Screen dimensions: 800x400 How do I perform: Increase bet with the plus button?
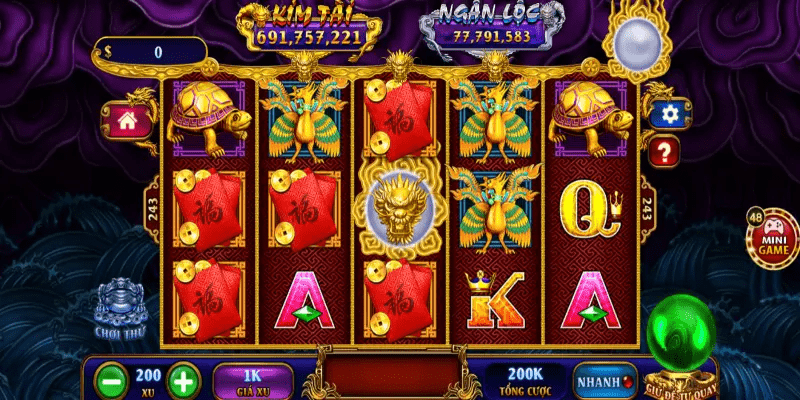tap(182, 381)
